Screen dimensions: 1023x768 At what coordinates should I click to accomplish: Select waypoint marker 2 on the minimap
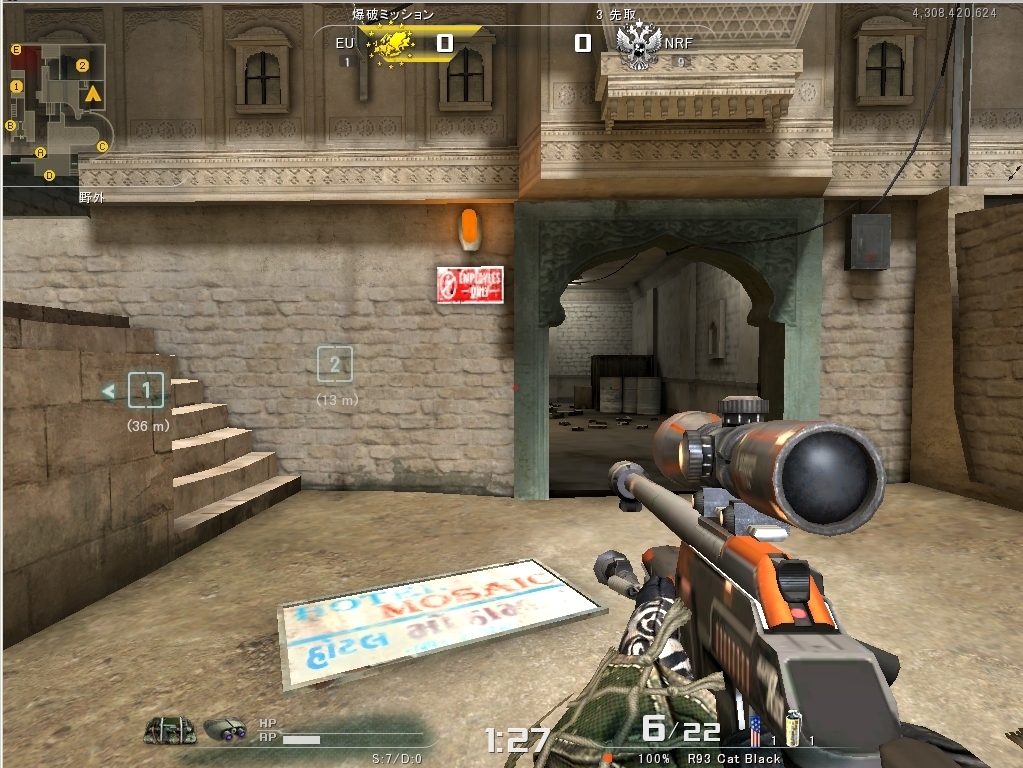(83, 66)
